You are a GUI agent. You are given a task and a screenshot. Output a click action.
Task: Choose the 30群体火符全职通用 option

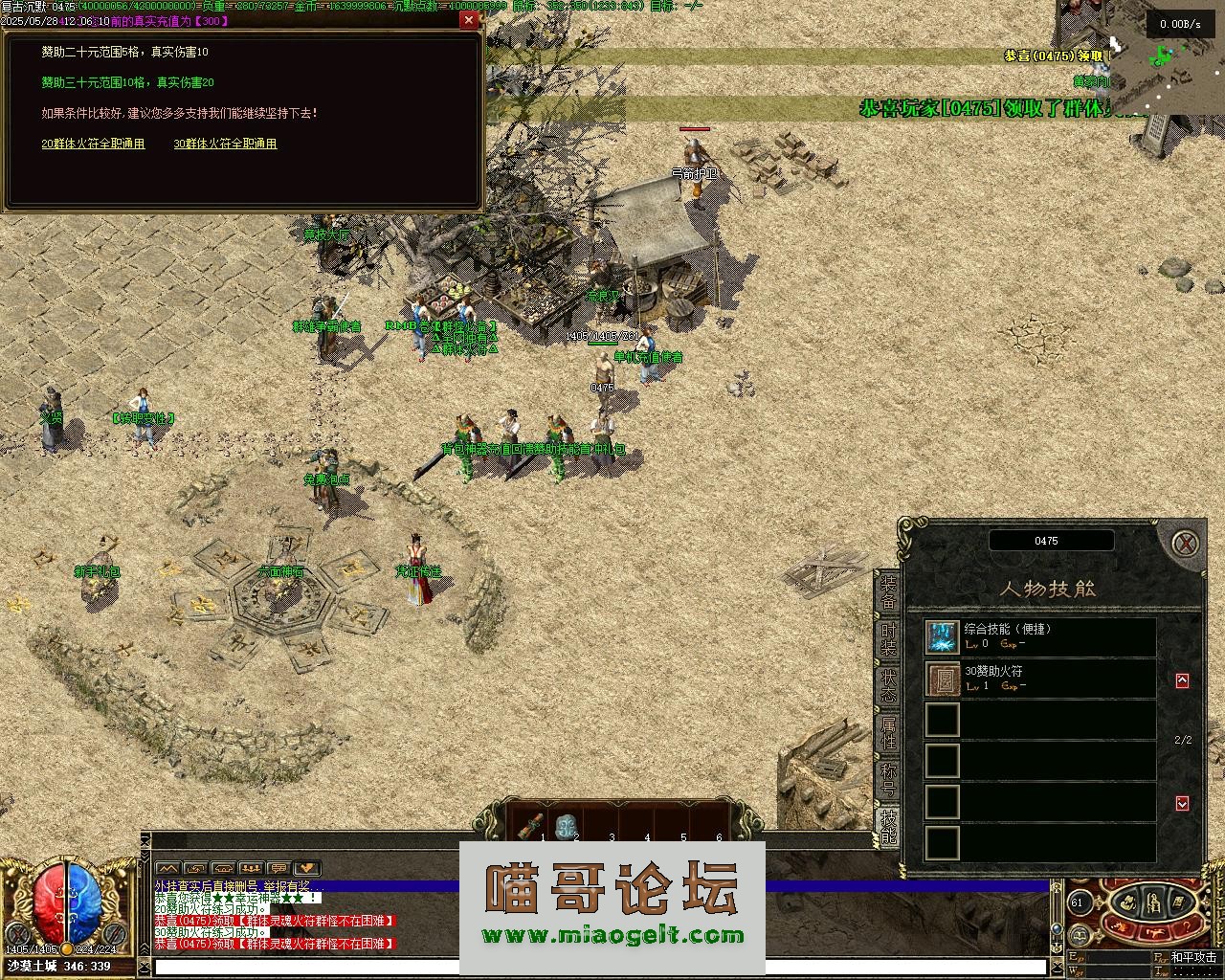coord(225,144)
